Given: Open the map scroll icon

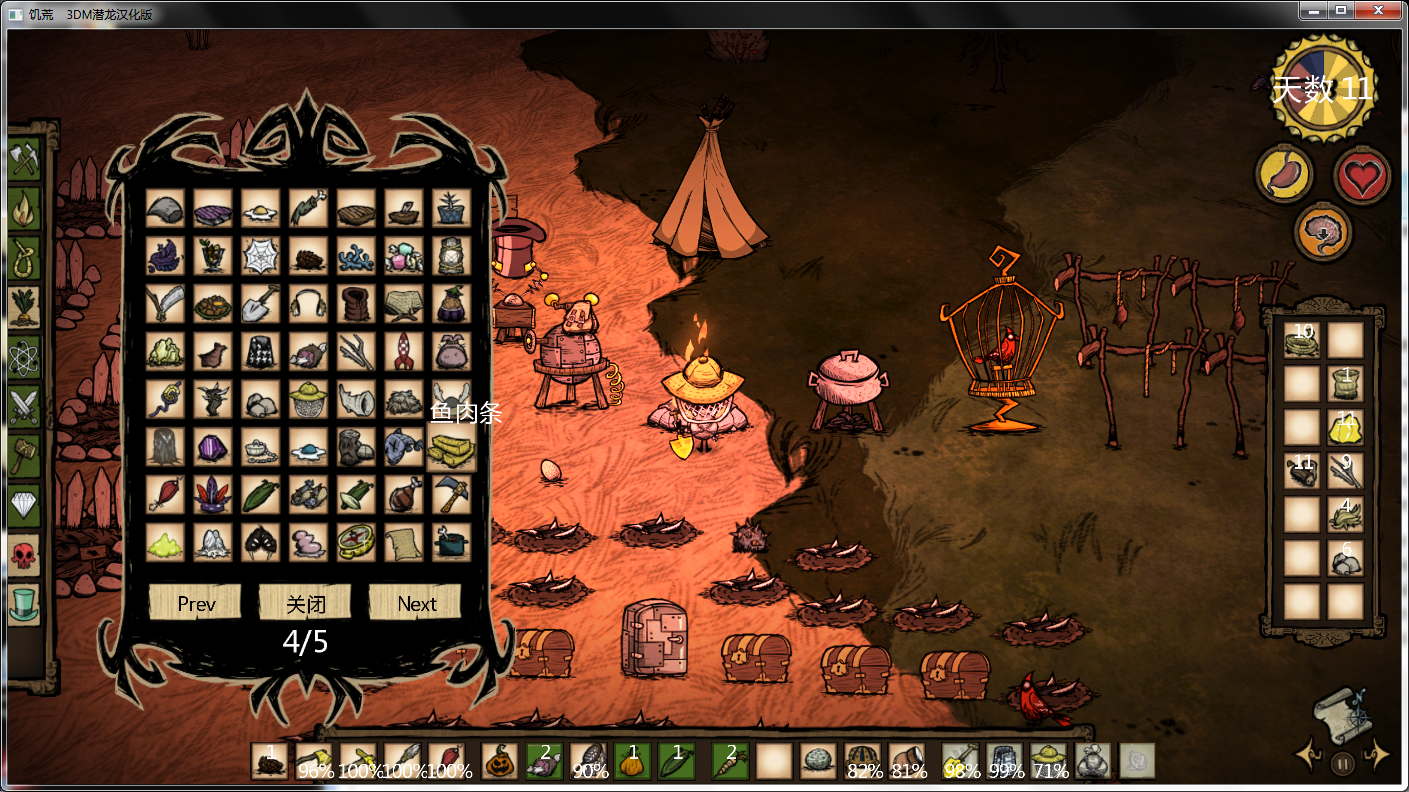Looking at the screenshot, I should (x=1342, y=709).
